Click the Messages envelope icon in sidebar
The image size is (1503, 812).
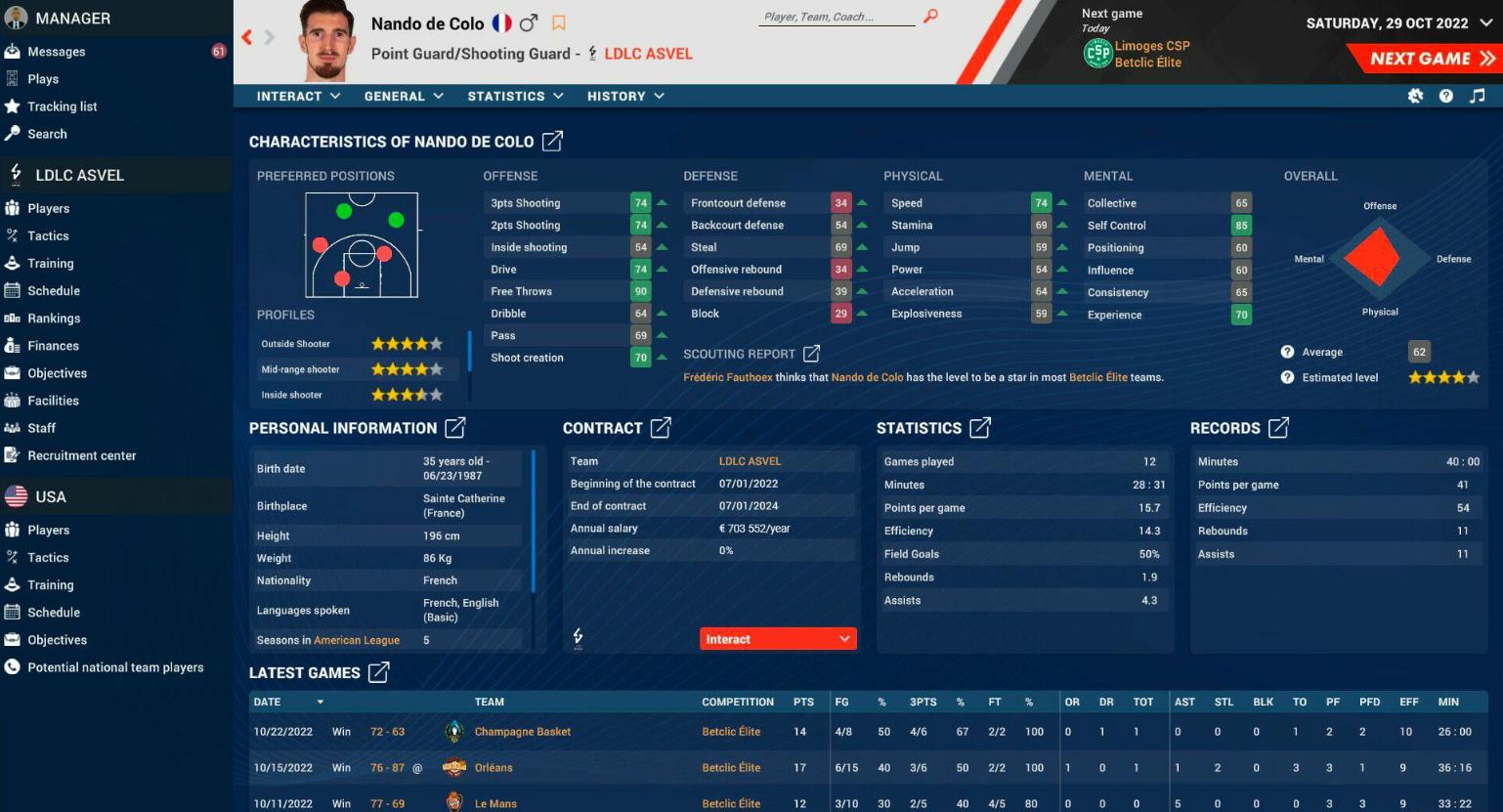point(15,51)
